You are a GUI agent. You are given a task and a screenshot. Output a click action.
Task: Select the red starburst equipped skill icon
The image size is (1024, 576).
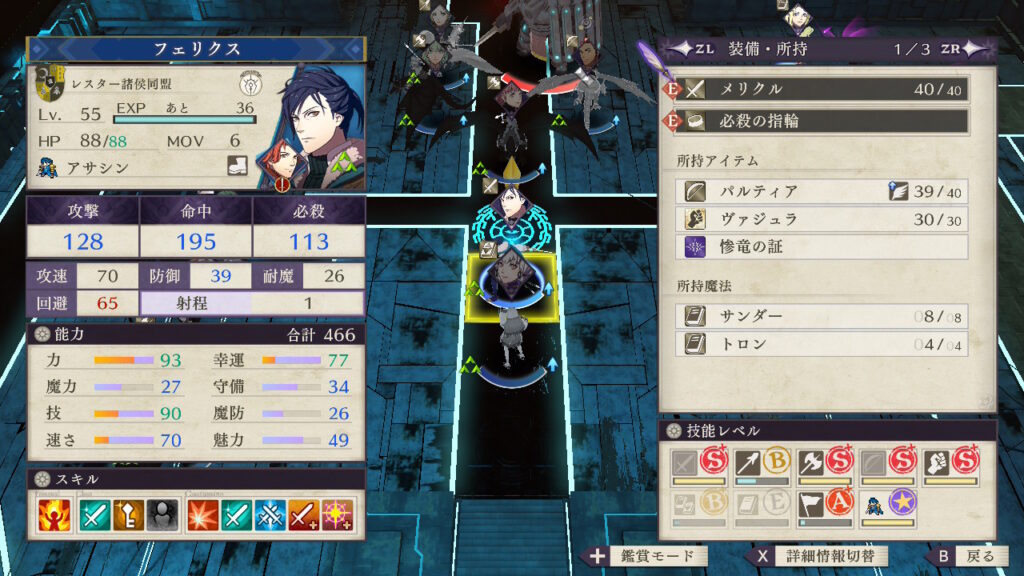tap(203, 516)
